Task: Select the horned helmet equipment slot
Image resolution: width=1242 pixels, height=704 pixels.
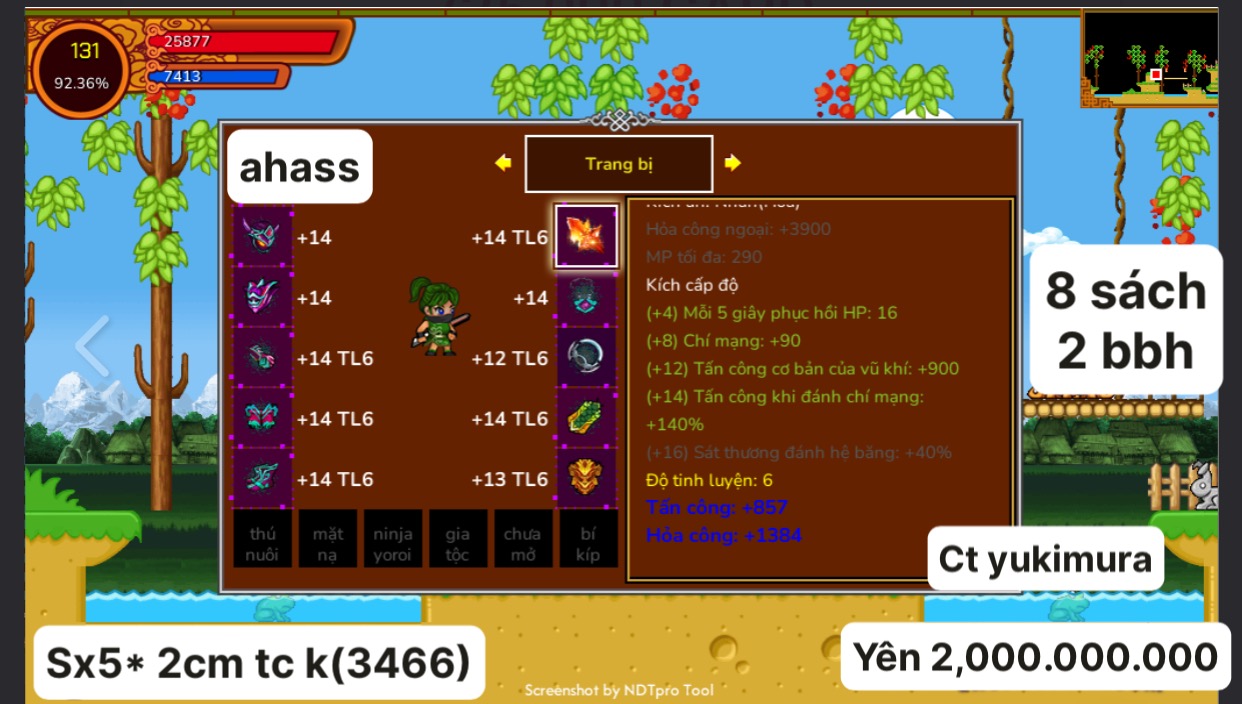Action: click(262, 237)
